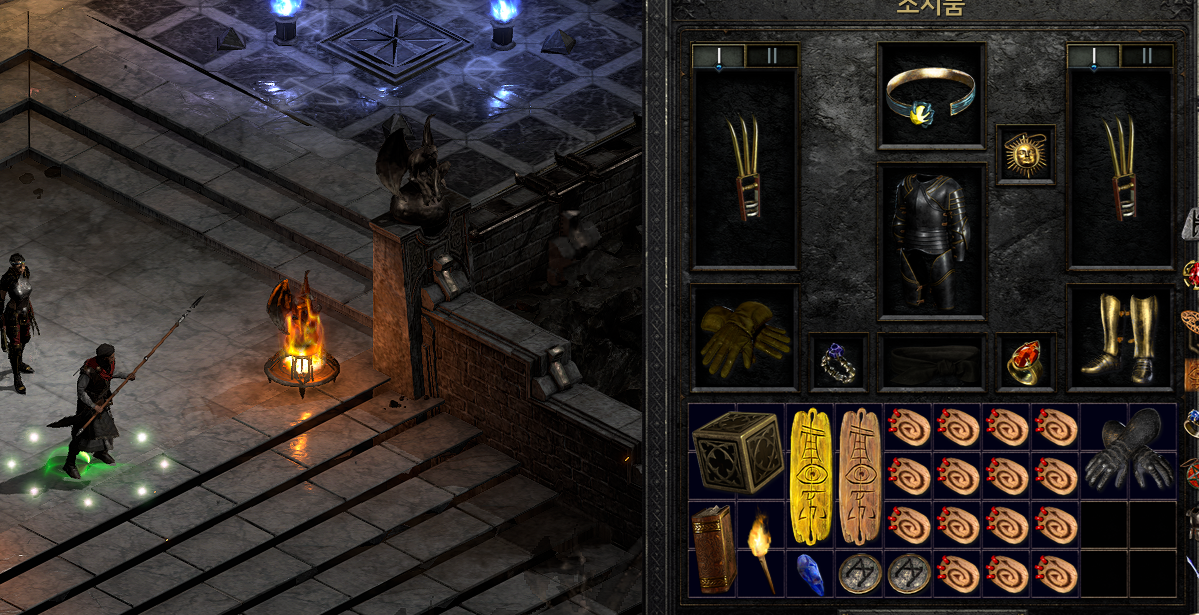Click the flaming torch item
The height and width of the screenshot is (615, 1199).
tap(762, 549)
